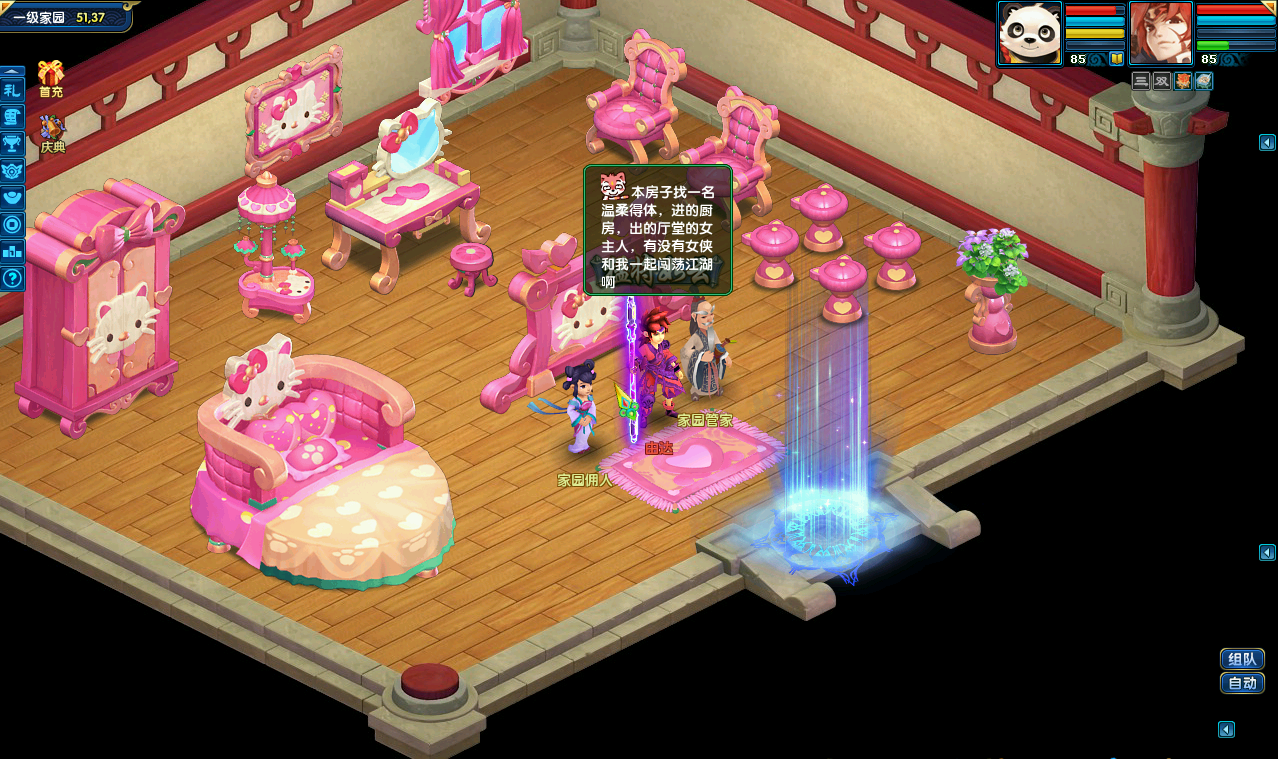Toggle the 自动 auto button
The width and height of the screenshot is (1278, 759).
[1242, 683]
